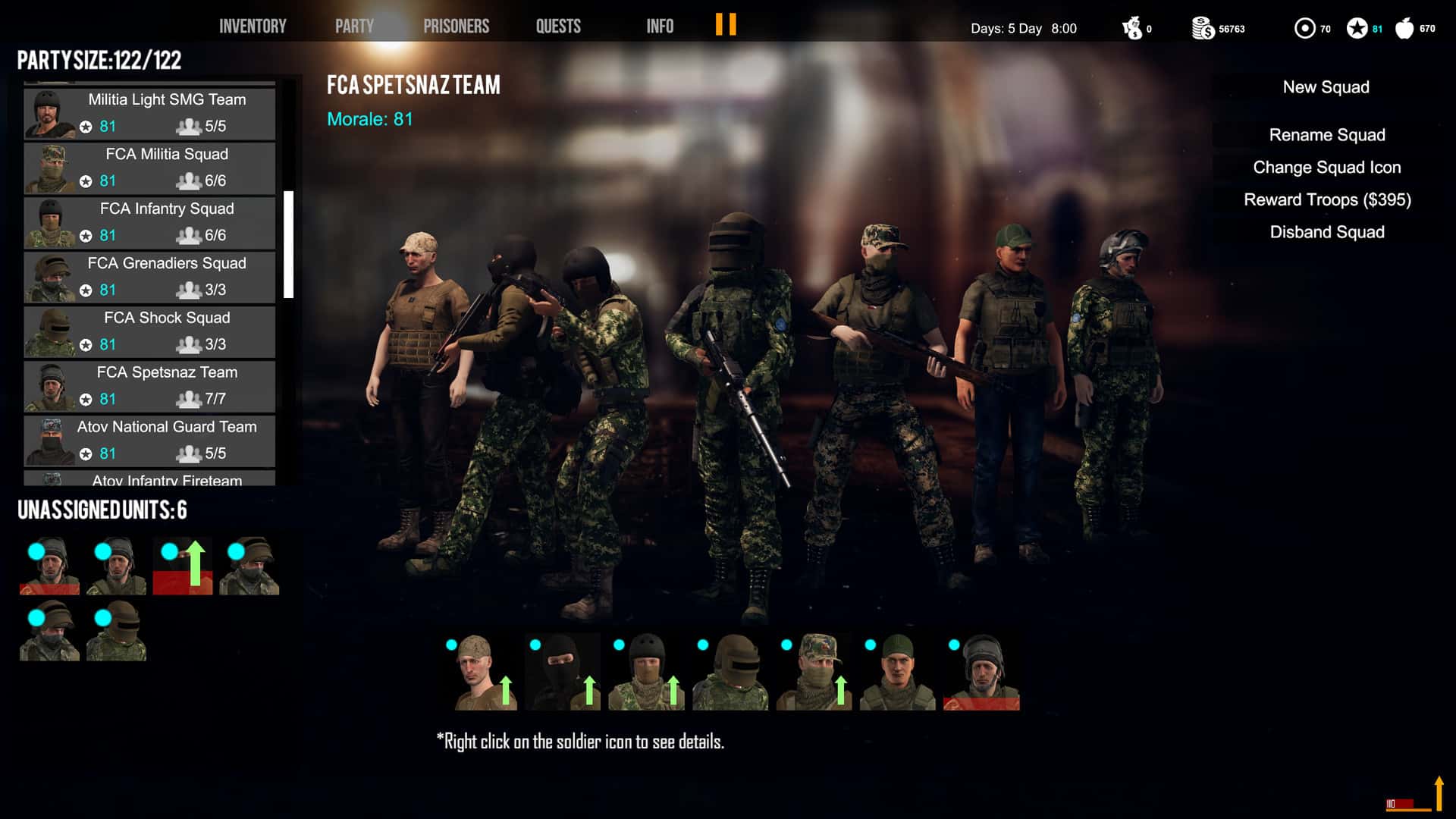The width and height of the screenshot is (1456, 819).
Task: View the Quests tab
Action: pyautogui.click(x=558, y=25)
